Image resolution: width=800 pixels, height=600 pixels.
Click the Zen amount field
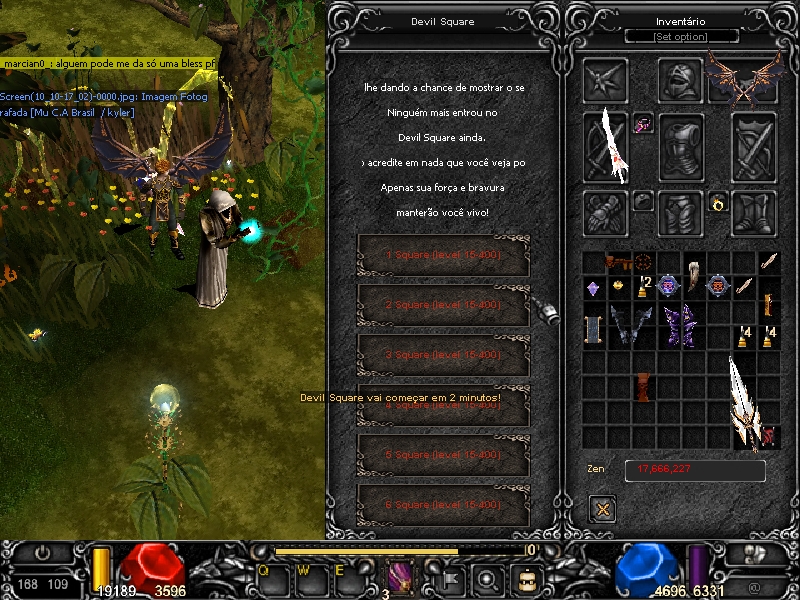[695, 470]
